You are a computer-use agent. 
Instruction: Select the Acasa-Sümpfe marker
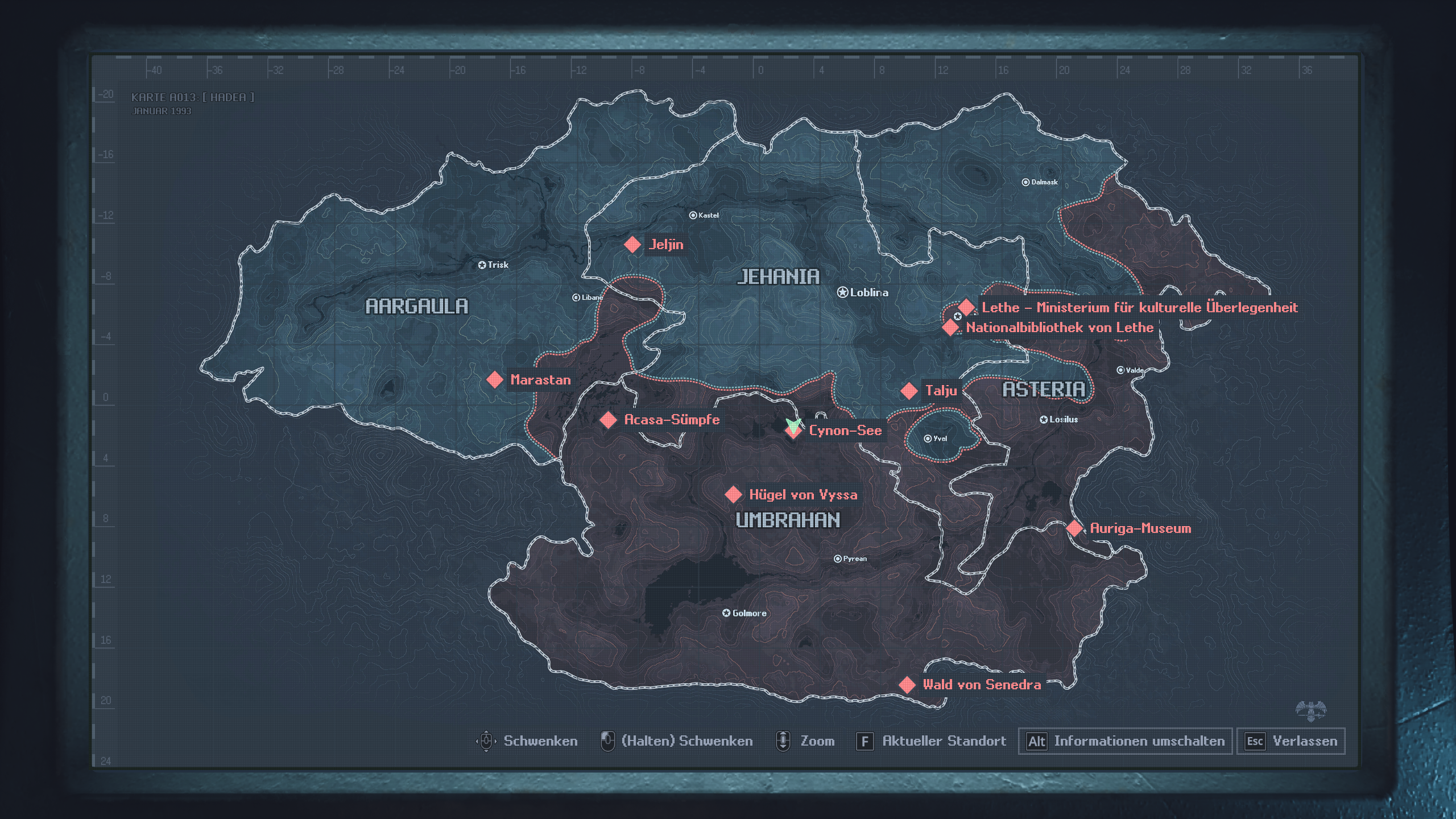point(607,420)
